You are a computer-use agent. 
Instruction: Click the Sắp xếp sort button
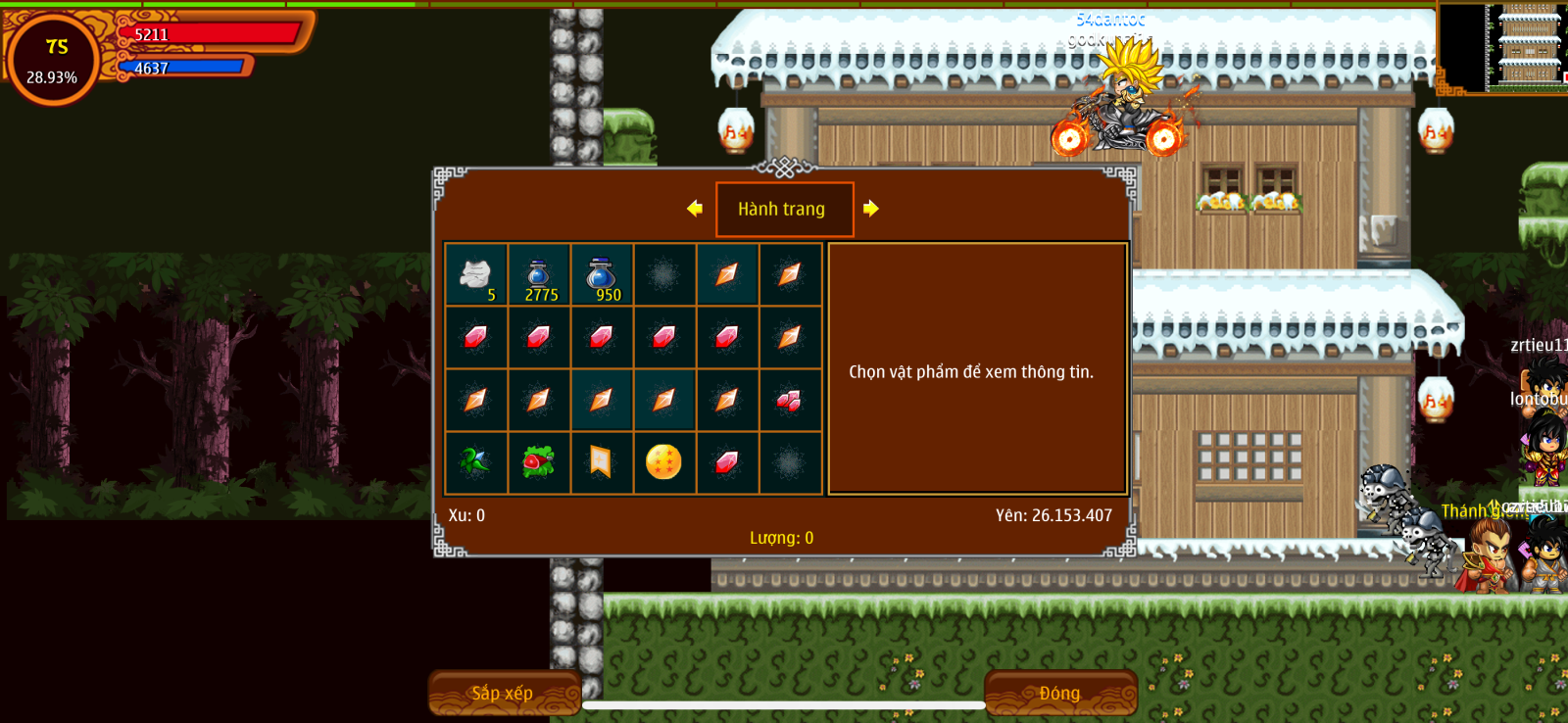tap(504, 693)
